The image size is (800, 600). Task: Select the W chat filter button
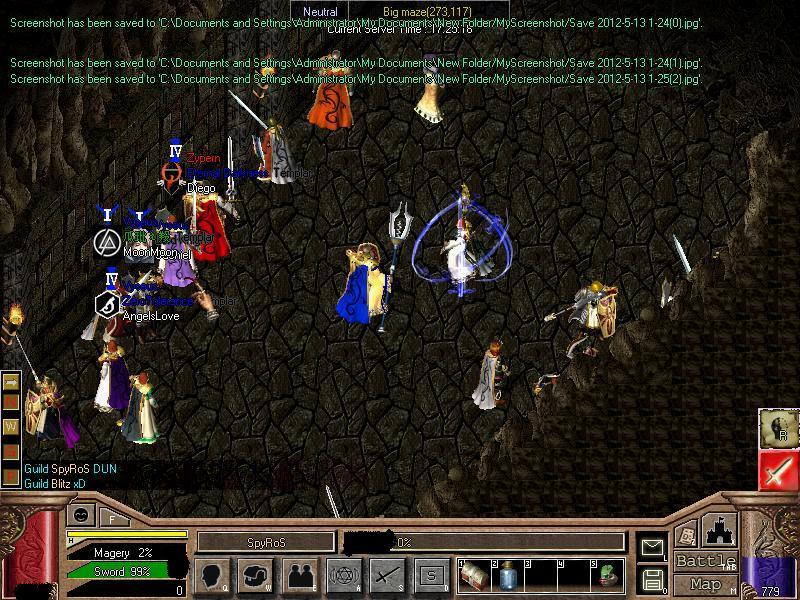coord(12,425)
